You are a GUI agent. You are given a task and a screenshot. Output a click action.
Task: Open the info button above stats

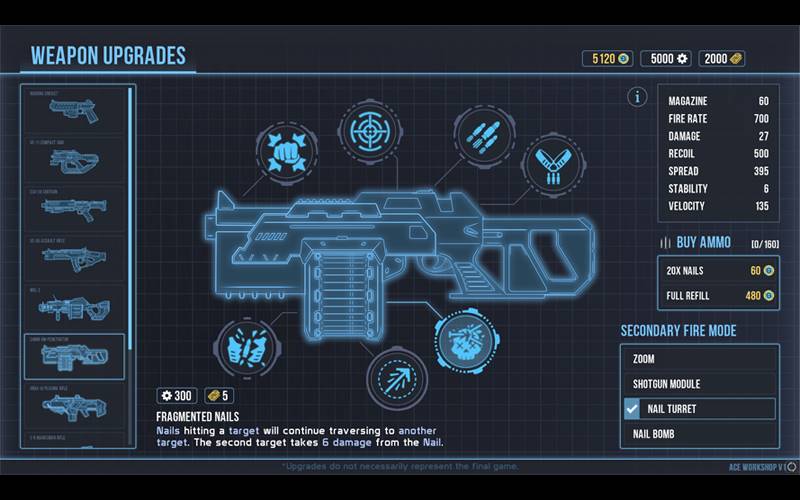[x=636, y=97]
